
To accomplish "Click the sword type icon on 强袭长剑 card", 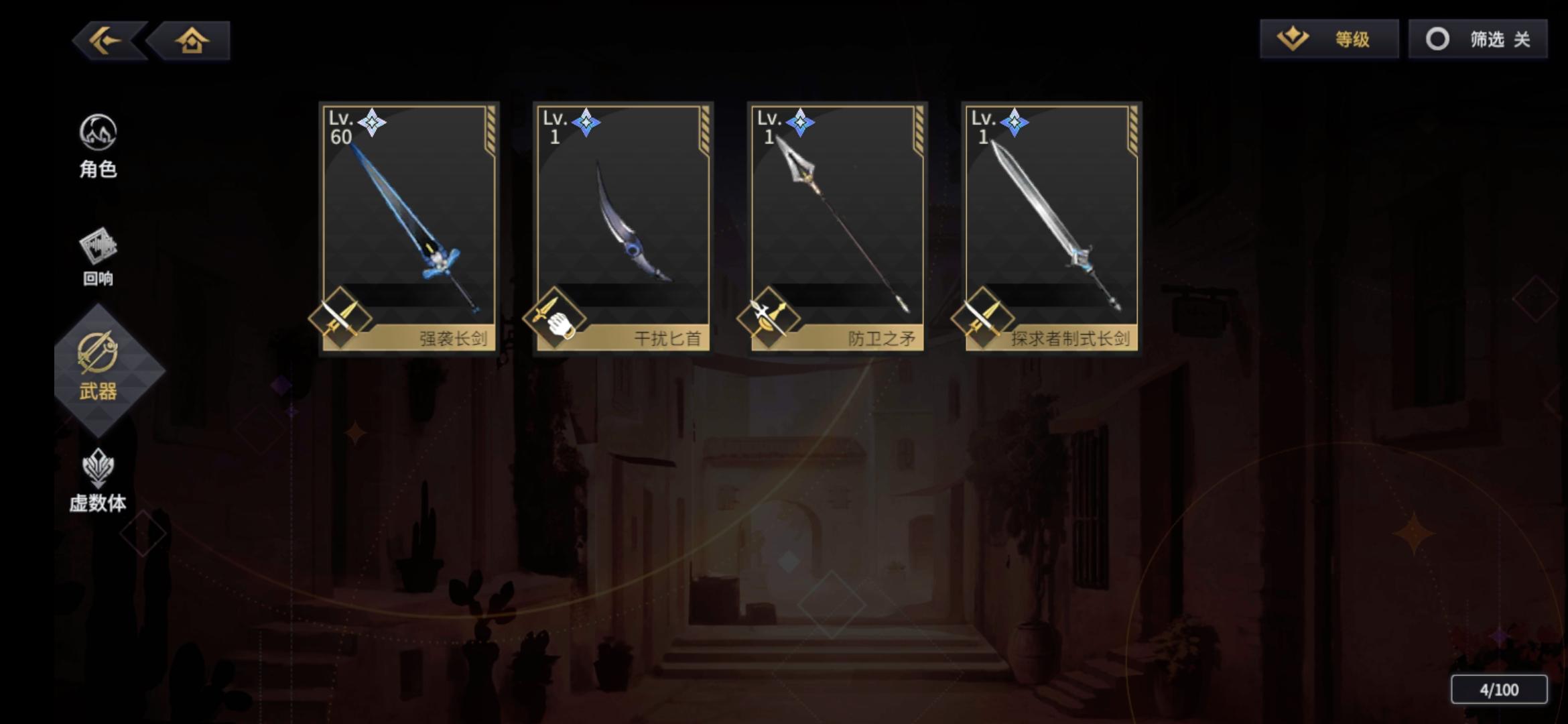I will pyautogui.click(x=342, y=316).
